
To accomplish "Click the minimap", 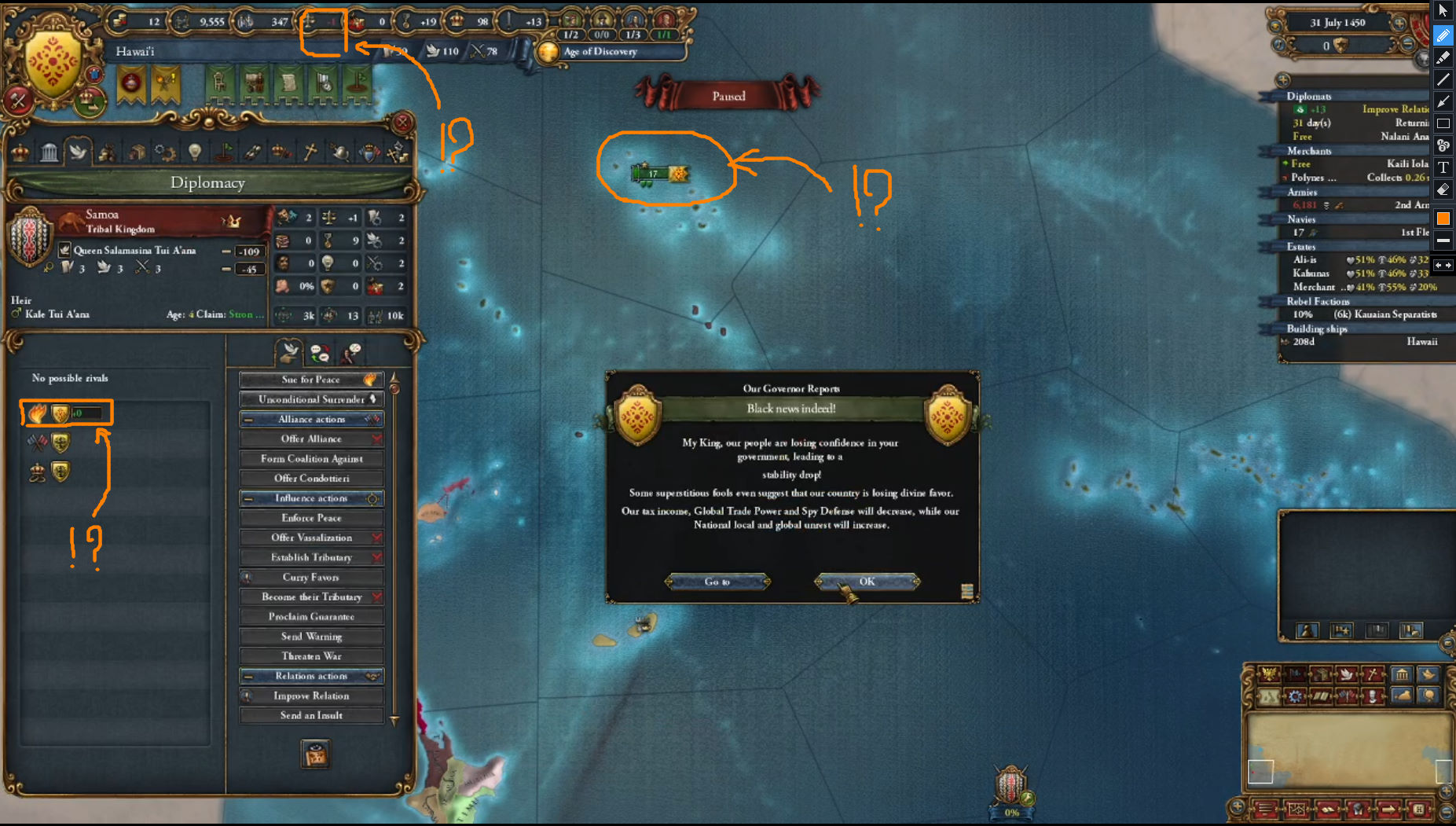I will point(1348,749).
